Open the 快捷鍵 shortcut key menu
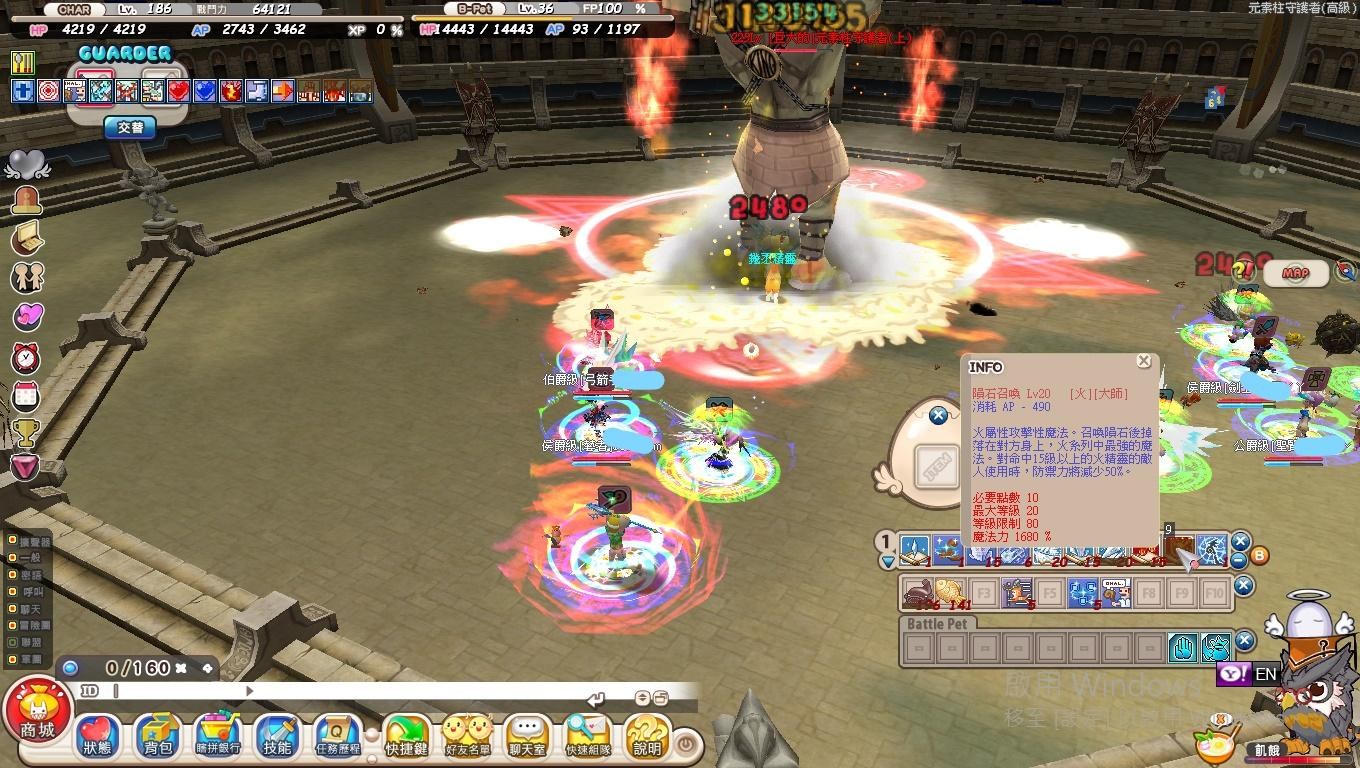The width and height of the screenshot is (1360, 768). 406,737
